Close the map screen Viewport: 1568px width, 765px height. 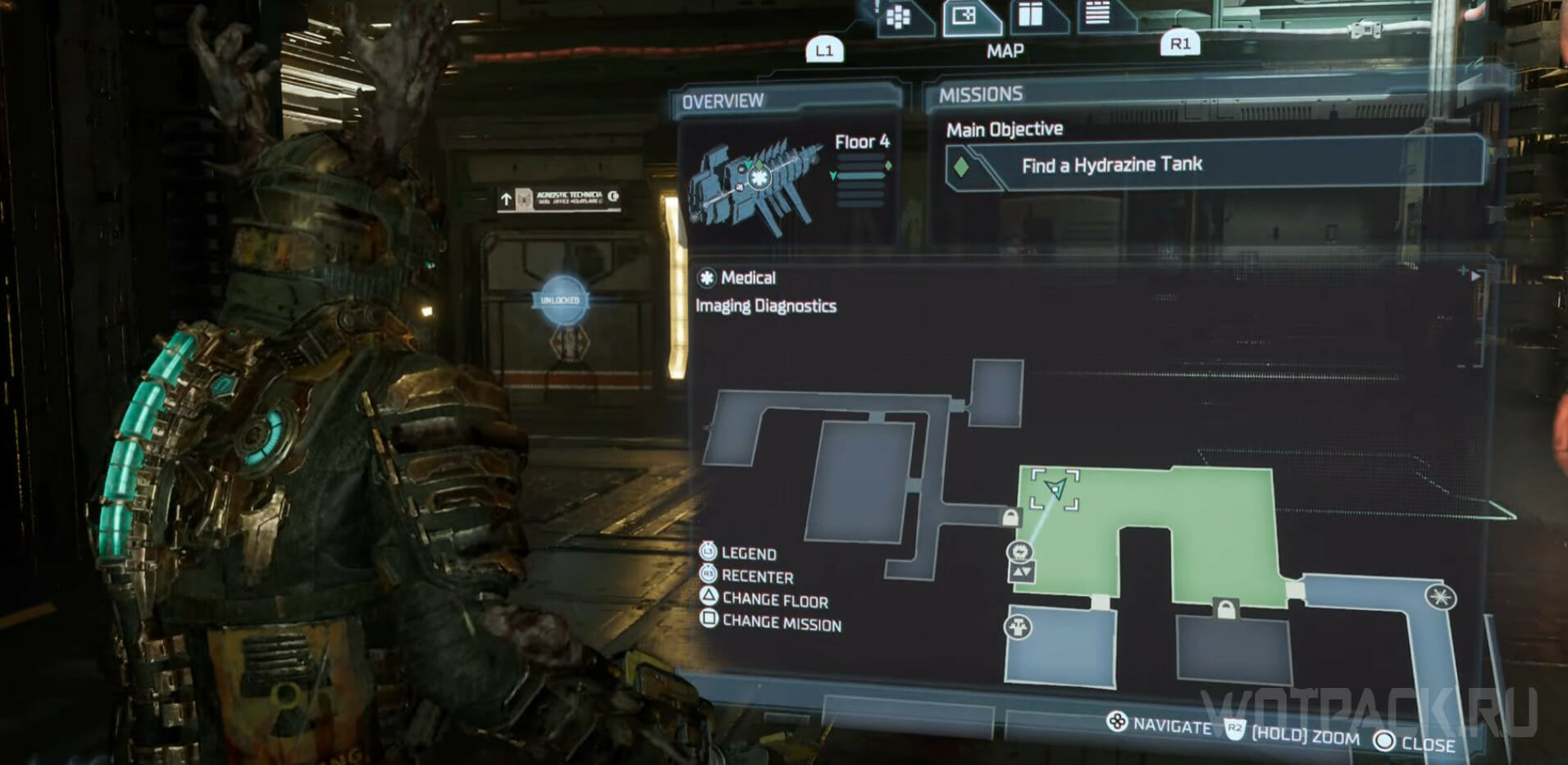click(1426, 744)
